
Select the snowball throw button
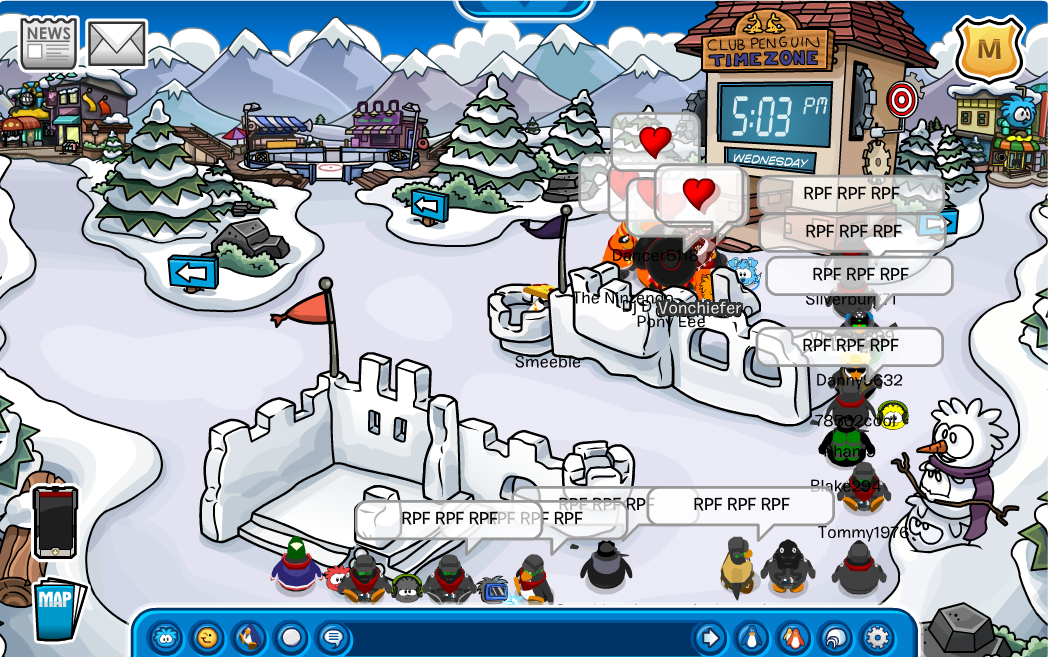click(x=291, y=637)
